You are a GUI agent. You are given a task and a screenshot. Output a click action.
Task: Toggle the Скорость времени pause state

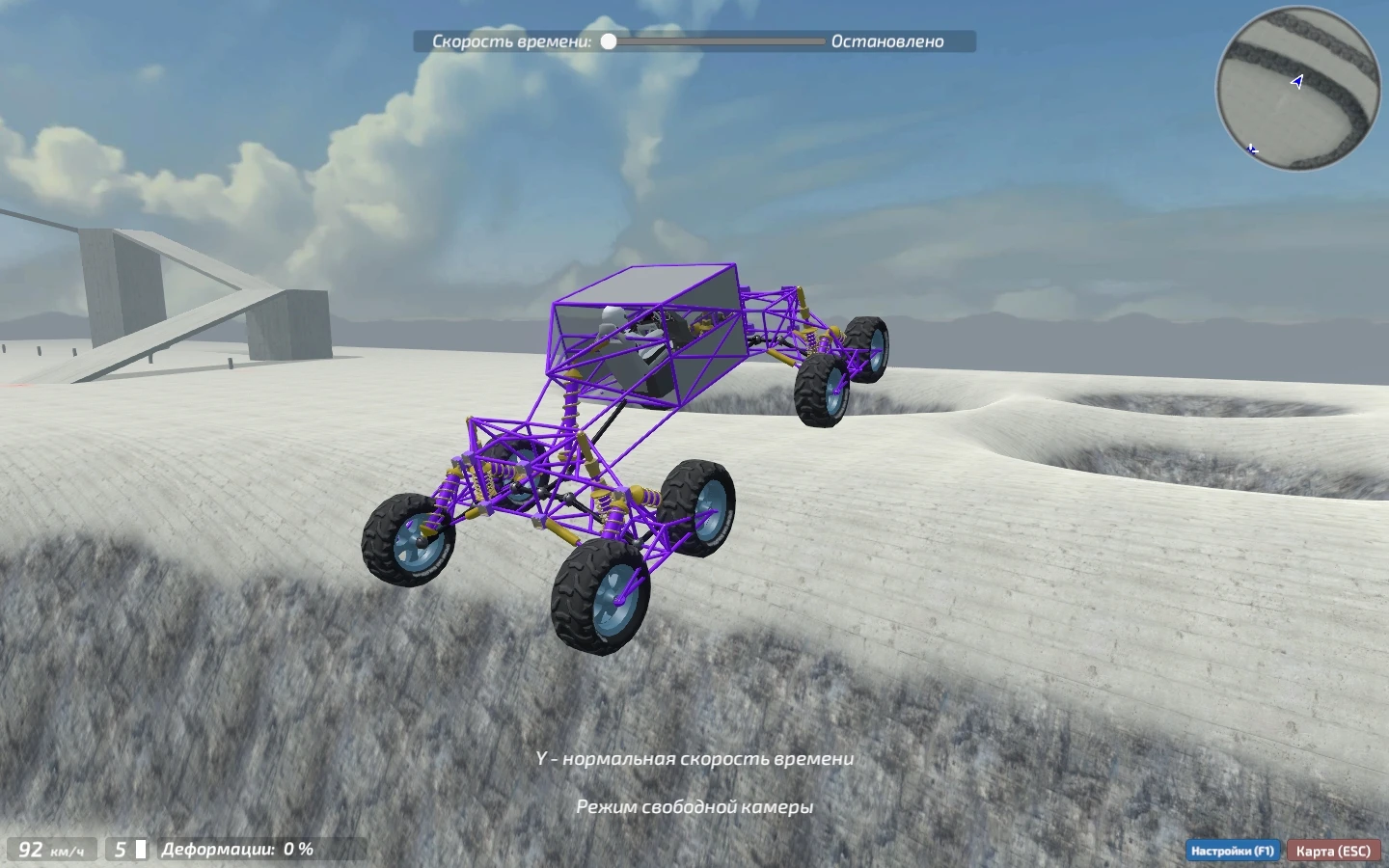click(x=608, y=41)
